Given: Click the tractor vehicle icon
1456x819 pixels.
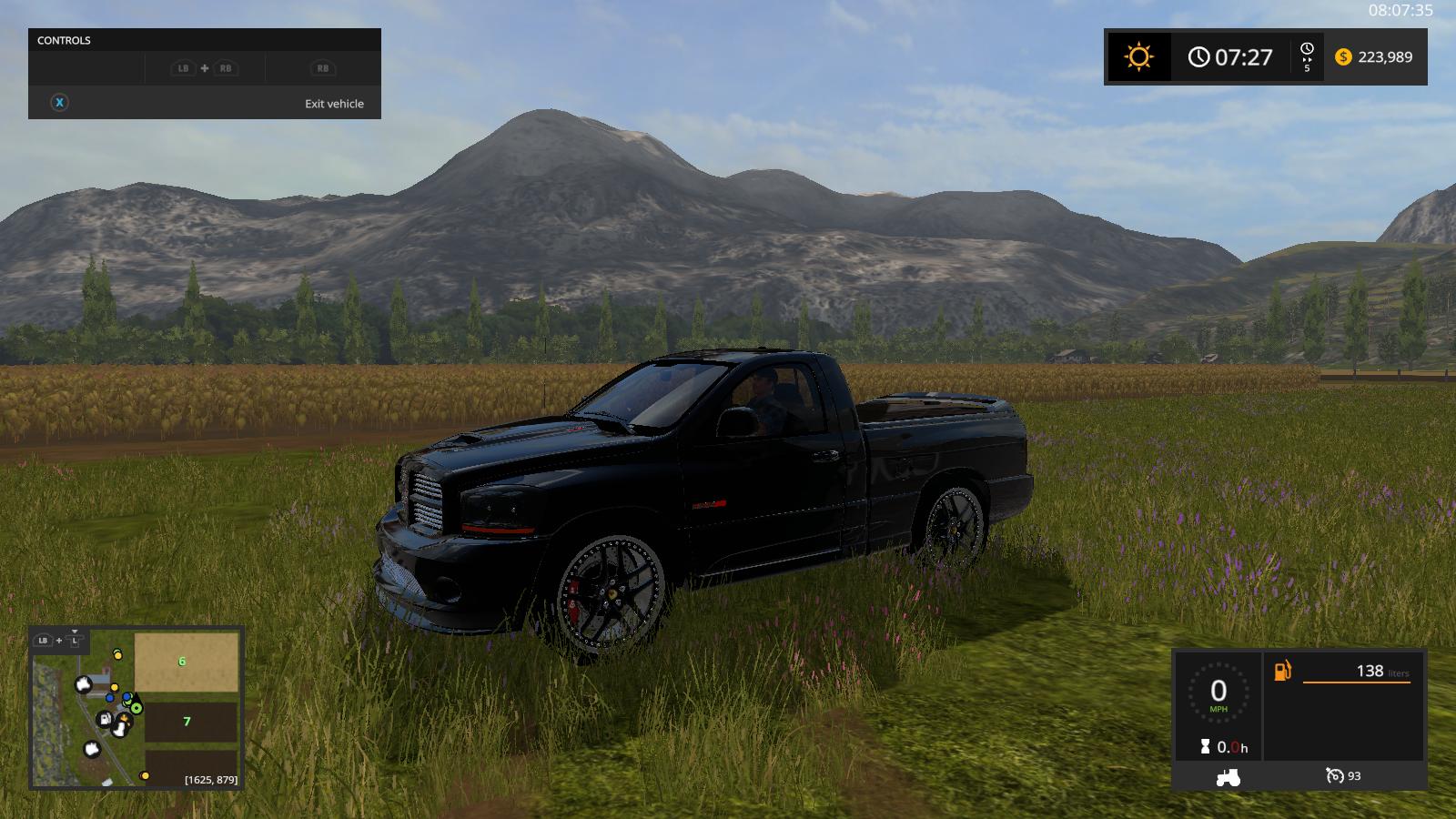Looking at the screenshot, I should [1228, 777].
